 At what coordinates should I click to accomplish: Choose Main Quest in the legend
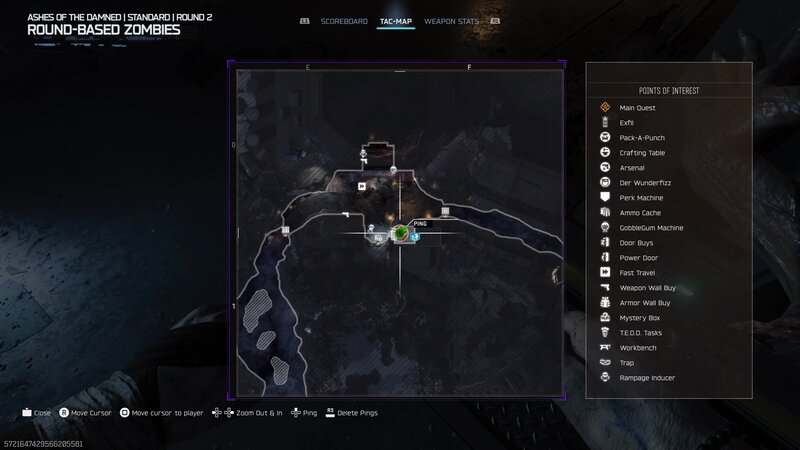[x=636, y=108]
